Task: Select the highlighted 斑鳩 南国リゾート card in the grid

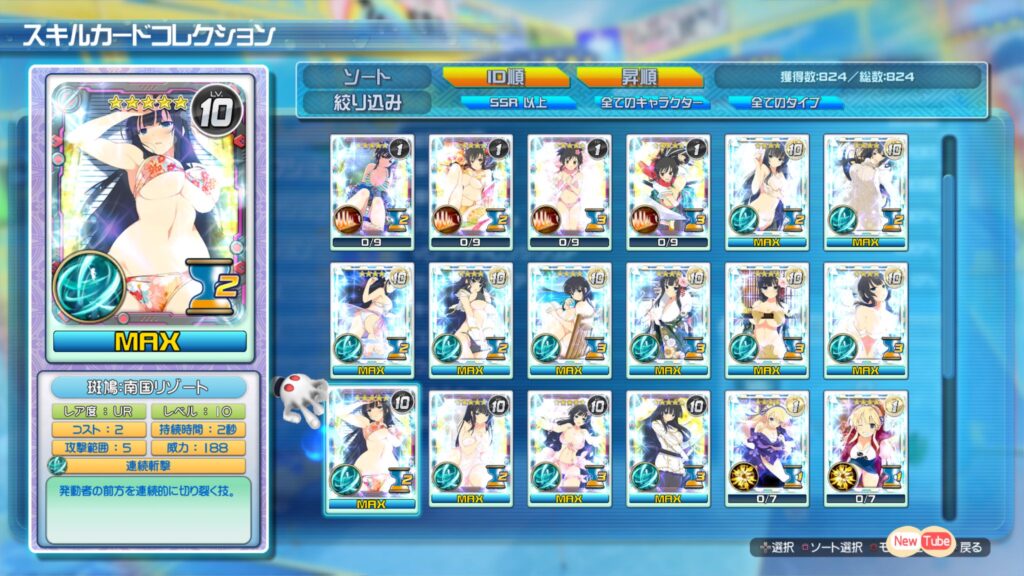Action: click(x=372, y=448)
